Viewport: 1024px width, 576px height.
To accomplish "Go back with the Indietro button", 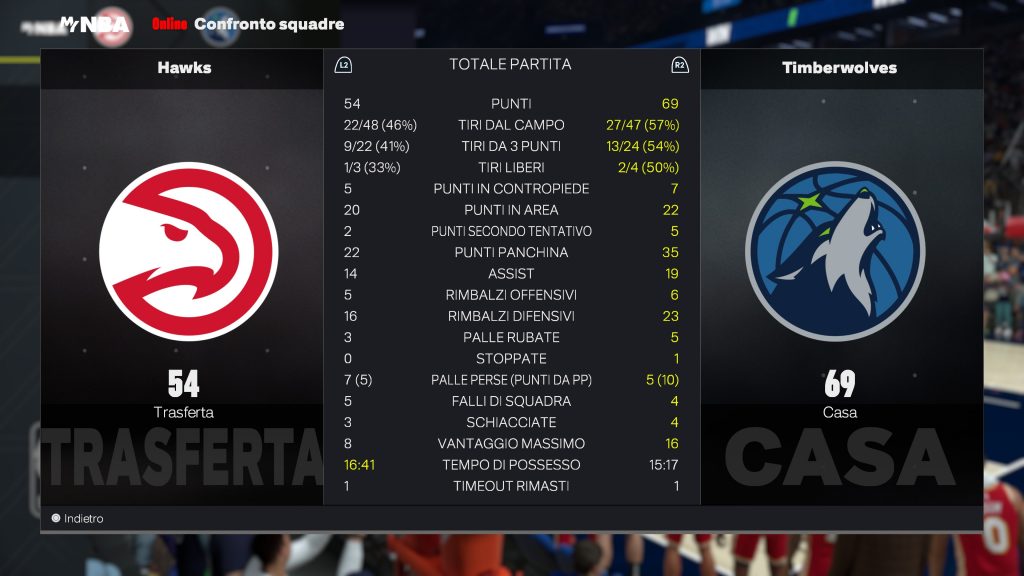I will click(78, 519).
